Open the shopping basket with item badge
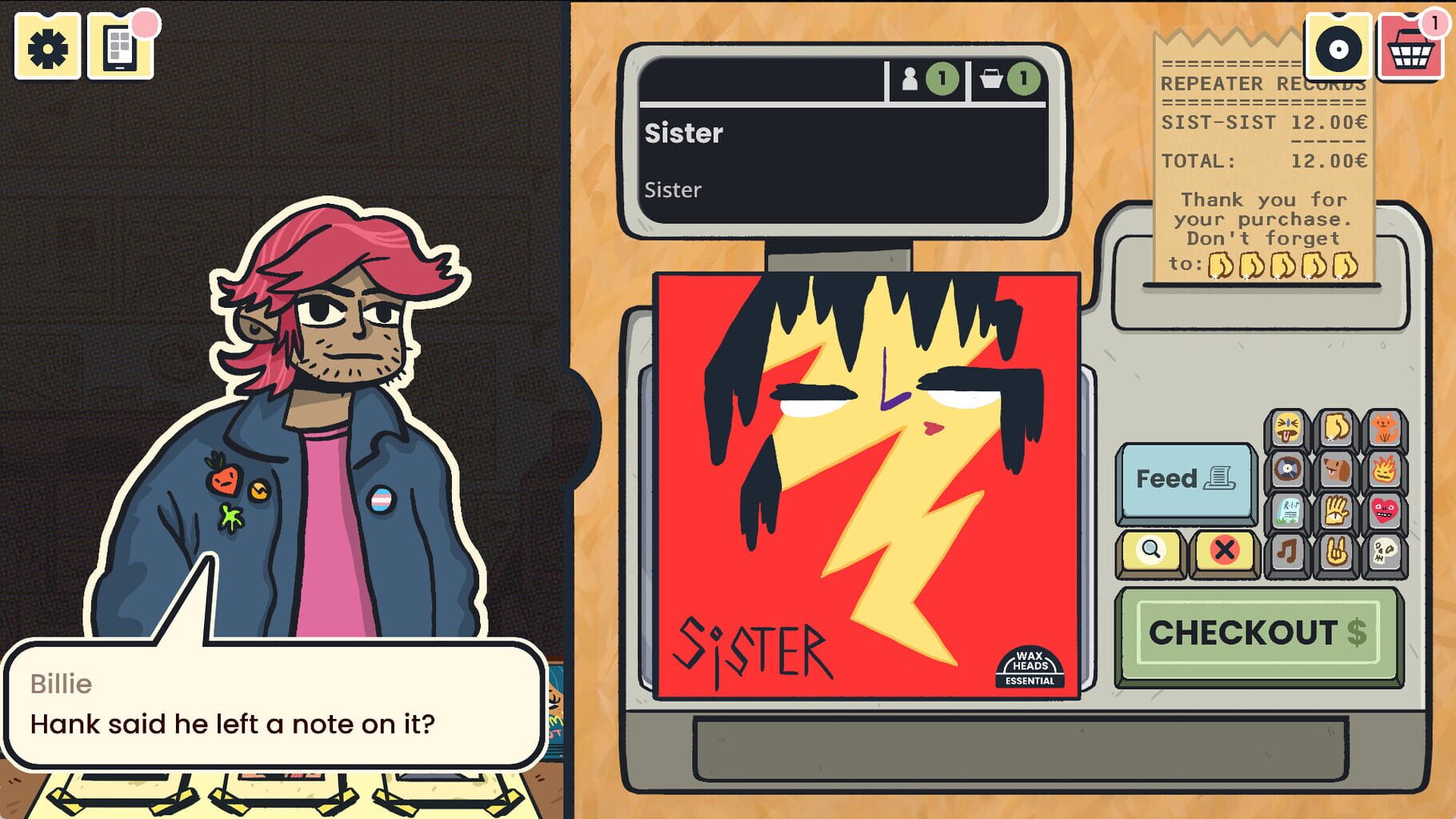The height and width of the screenshot is (819, 1456). click(x=1410, y=50)
